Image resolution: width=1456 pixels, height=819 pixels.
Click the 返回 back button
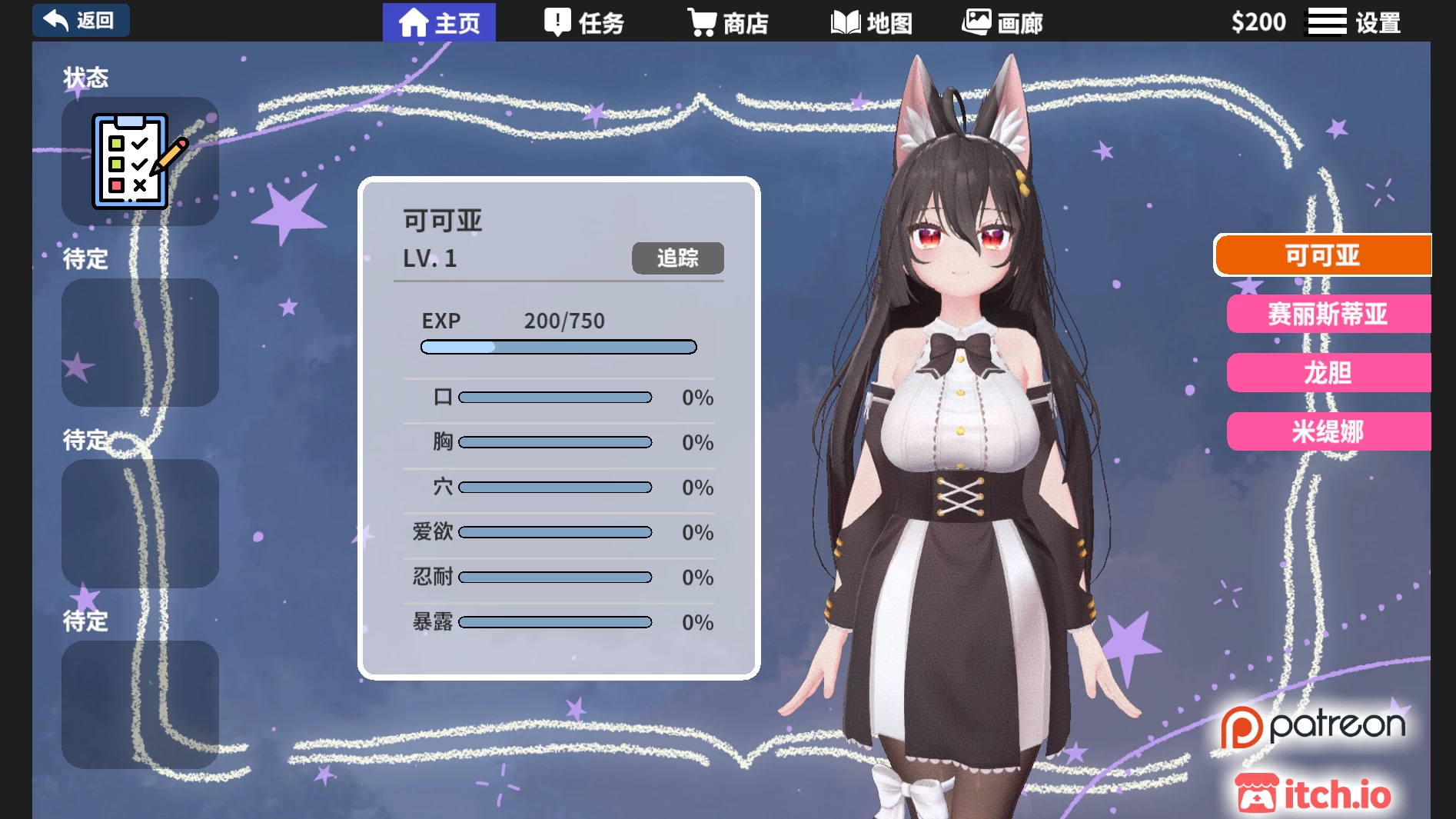(x=80, y=20)
